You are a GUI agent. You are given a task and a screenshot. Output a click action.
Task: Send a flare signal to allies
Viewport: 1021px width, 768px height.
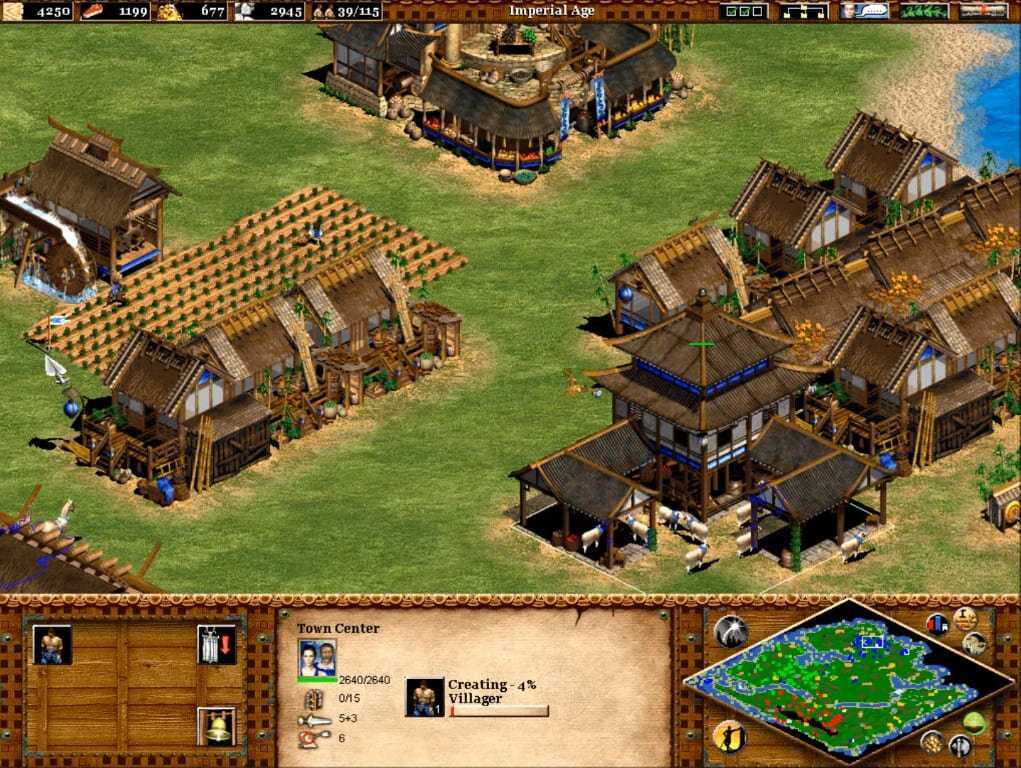point(728,631)
